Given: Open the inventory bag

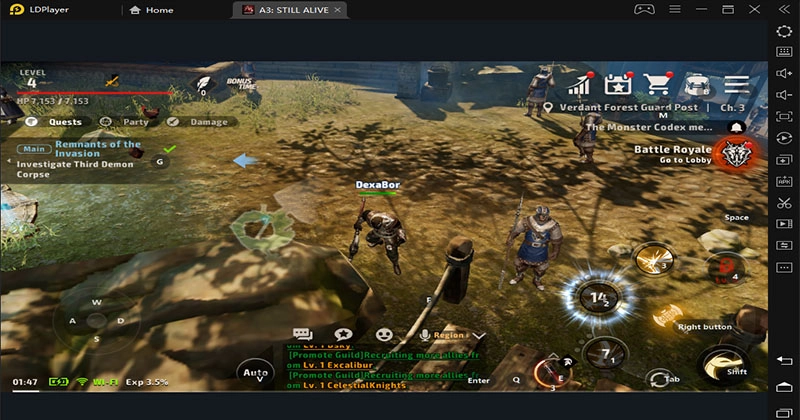Looking at the screenshot, I should point(697,84).
